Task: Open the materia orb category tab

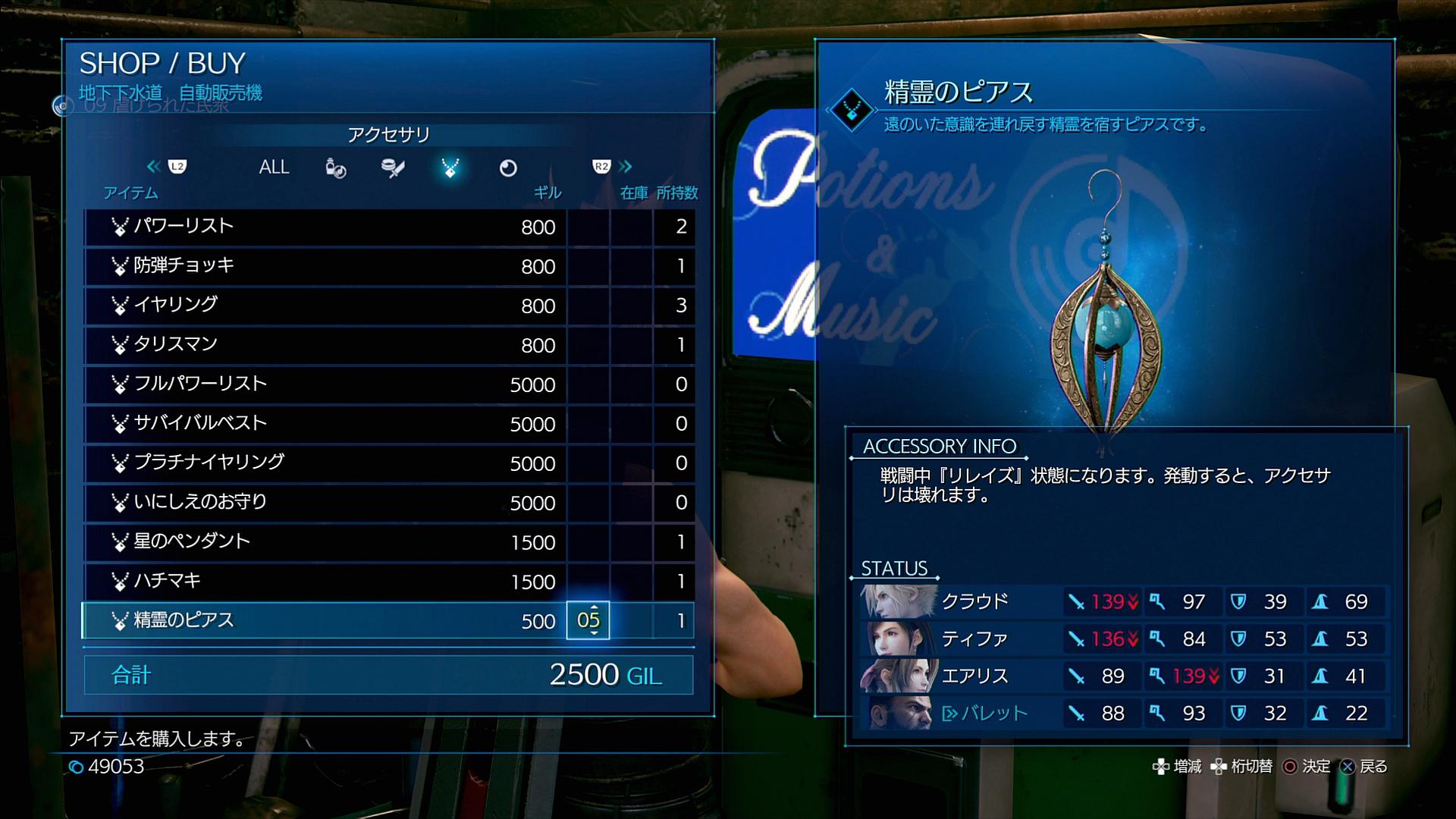Action: (508, 168)
